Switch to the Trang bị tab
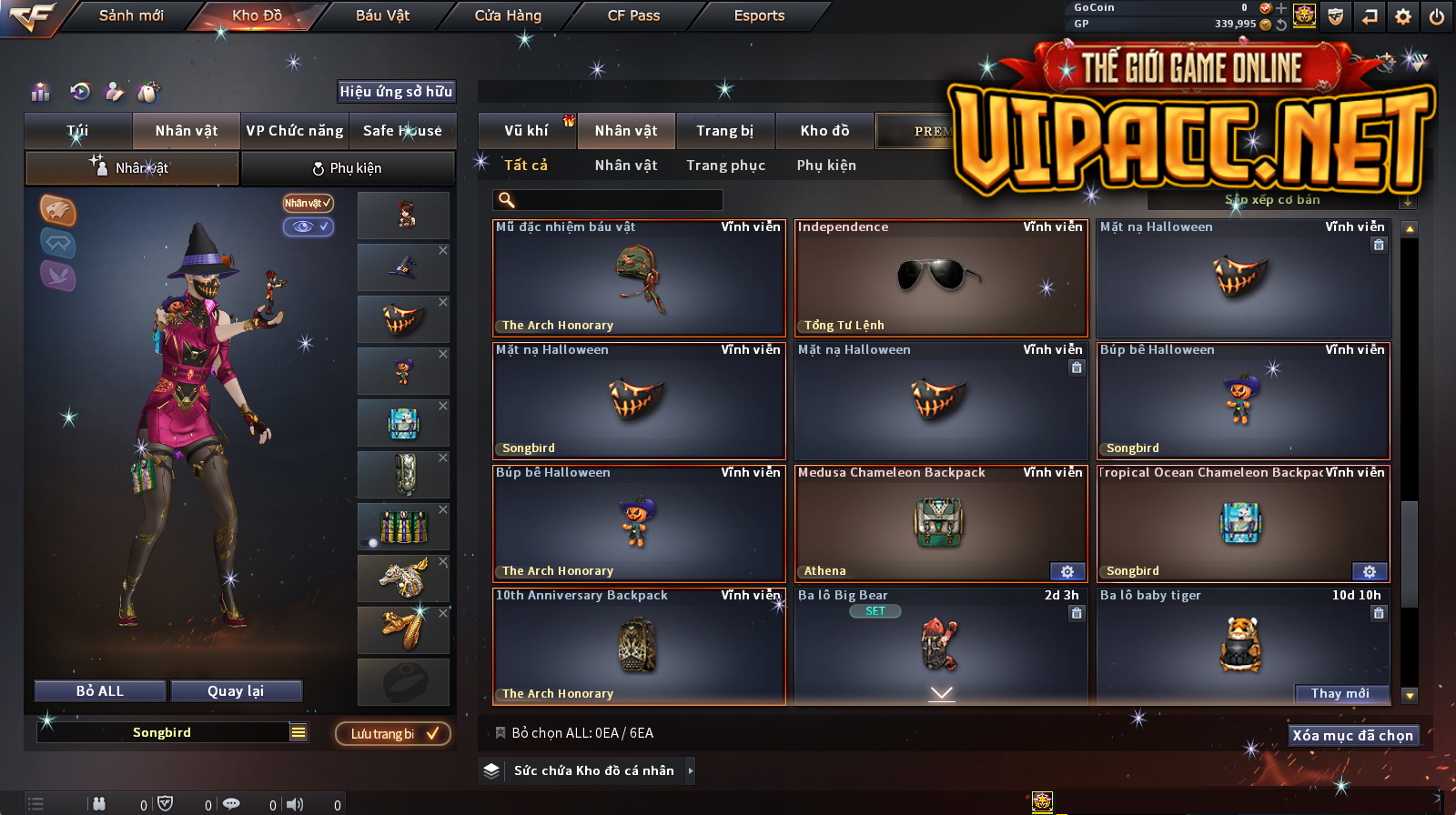This screenshot has height=815, width=1456. (x=724, y=131)
